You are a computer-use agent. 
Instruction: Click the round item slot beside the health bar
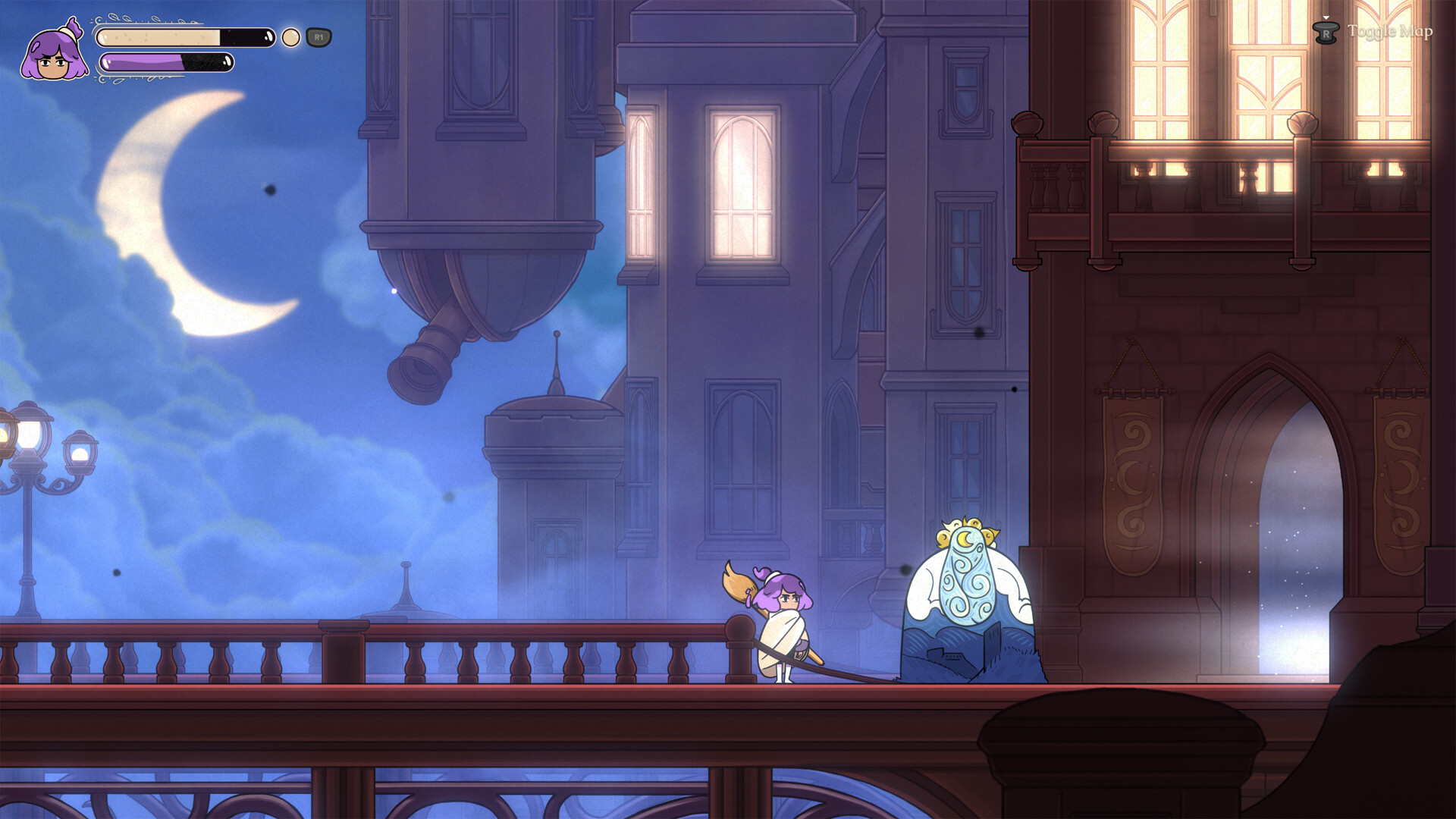pos(290,36)
